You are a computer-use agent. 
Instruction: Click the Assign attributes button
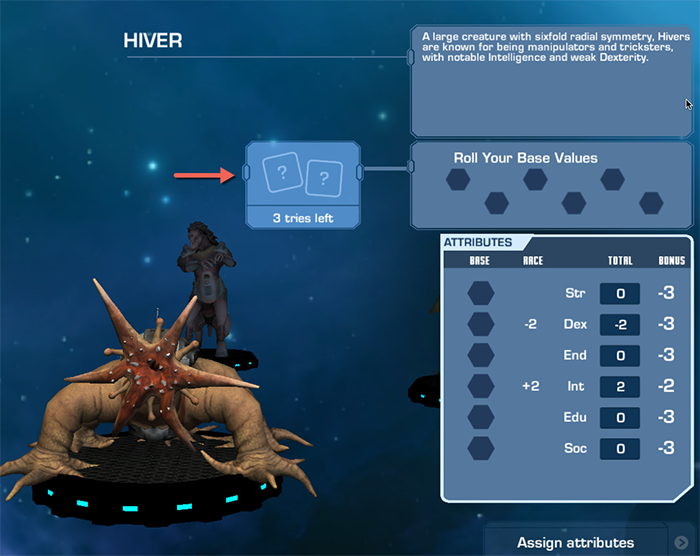[575, 542]
